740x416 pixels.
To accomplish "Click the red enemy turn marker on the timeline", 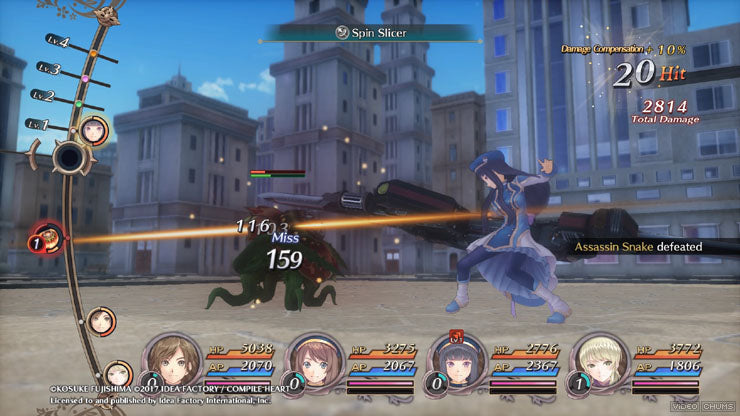I will [x=46, y=238].
